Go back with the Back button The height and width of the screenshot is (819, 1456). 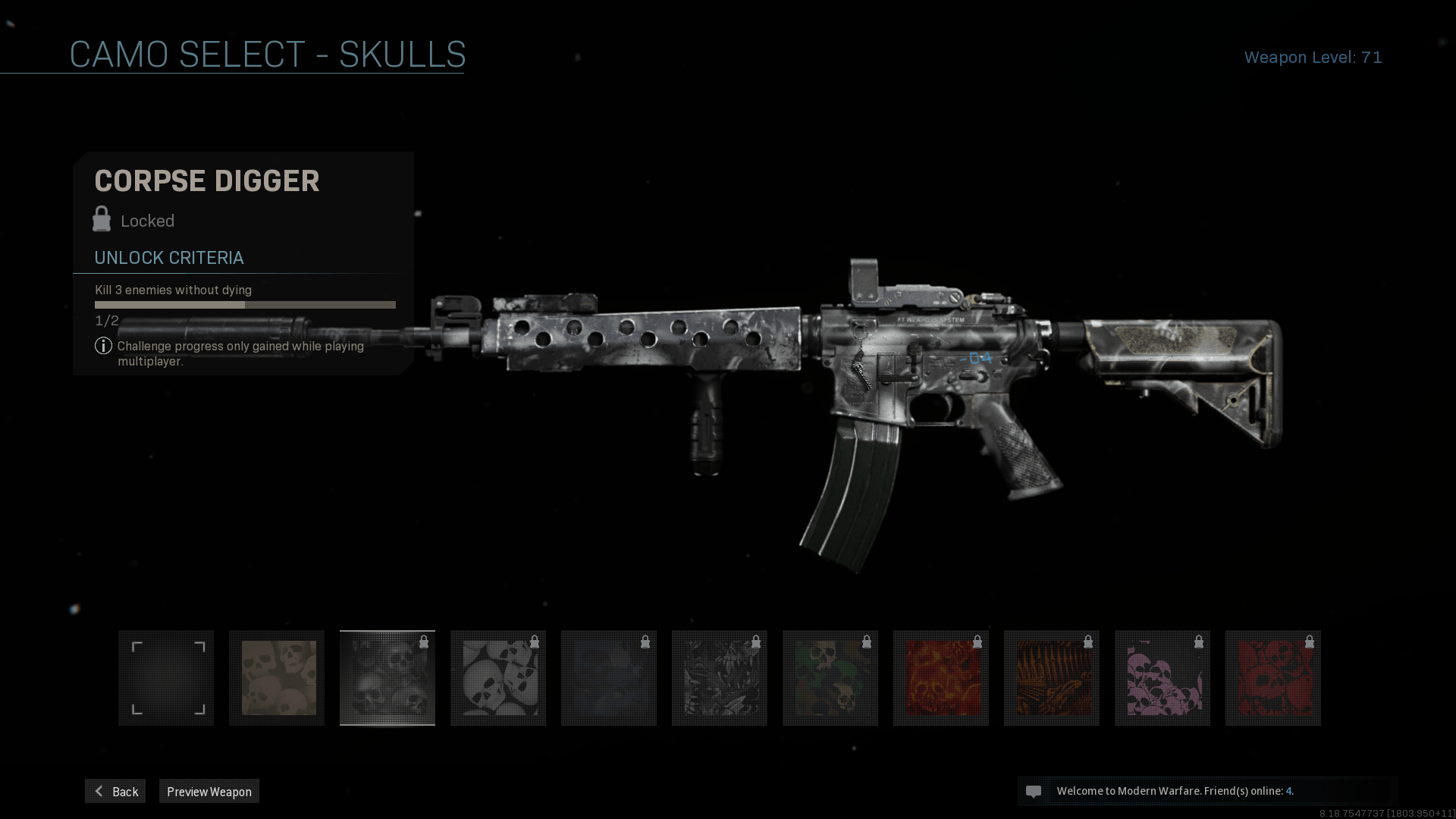pyautogui.click(x=115, y=791)
